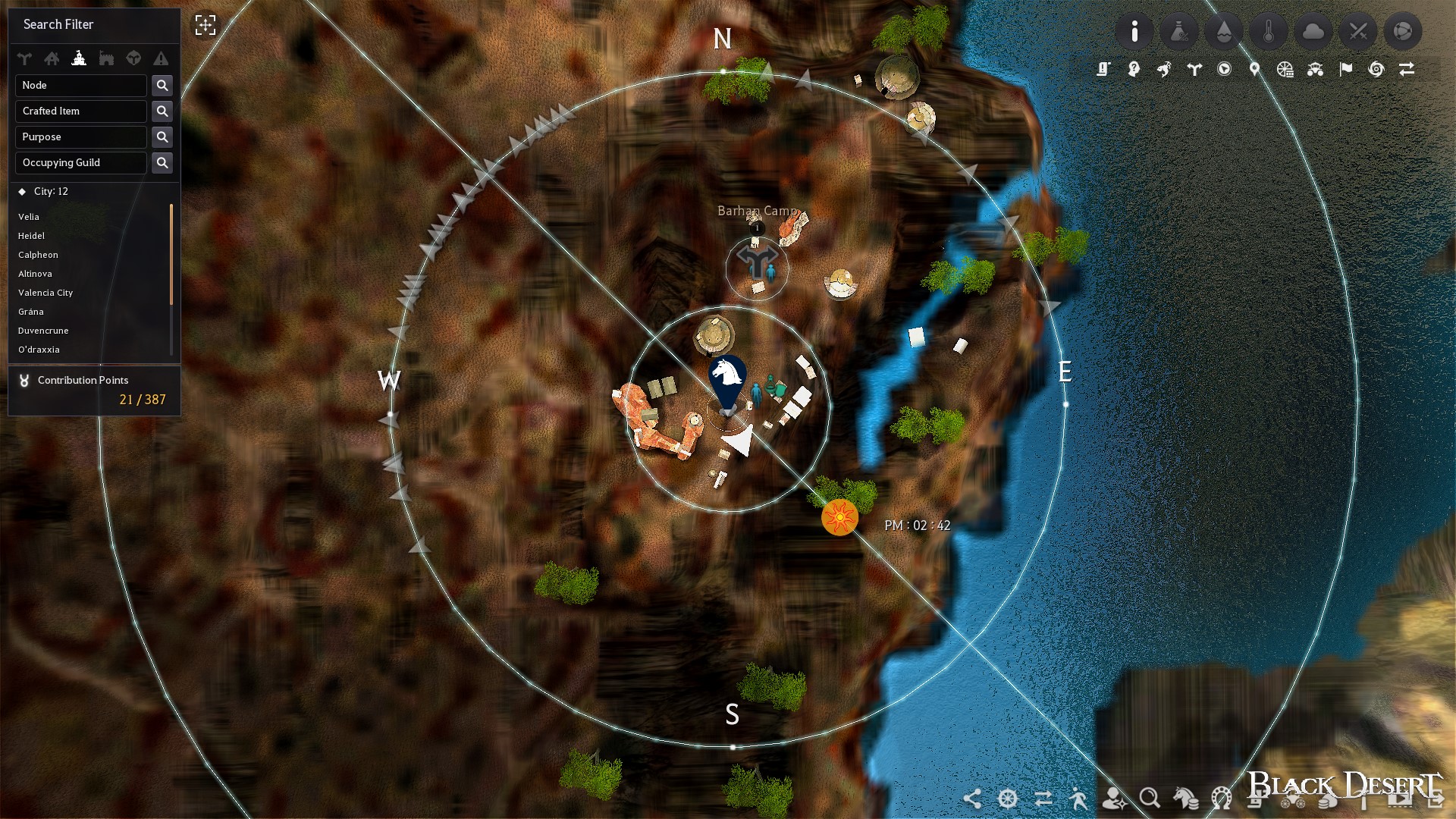
Task: Open the Occupying Guild filter field
Action: point(80,162)
